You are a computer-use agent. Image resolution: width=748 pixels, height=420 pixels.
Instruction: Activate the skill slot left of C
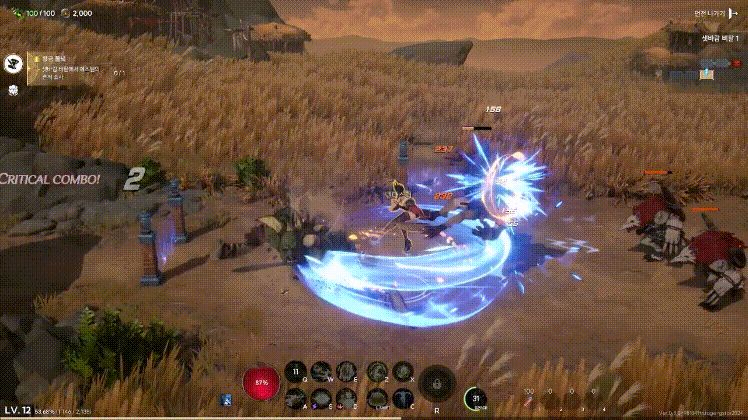[x=378, y=398]
